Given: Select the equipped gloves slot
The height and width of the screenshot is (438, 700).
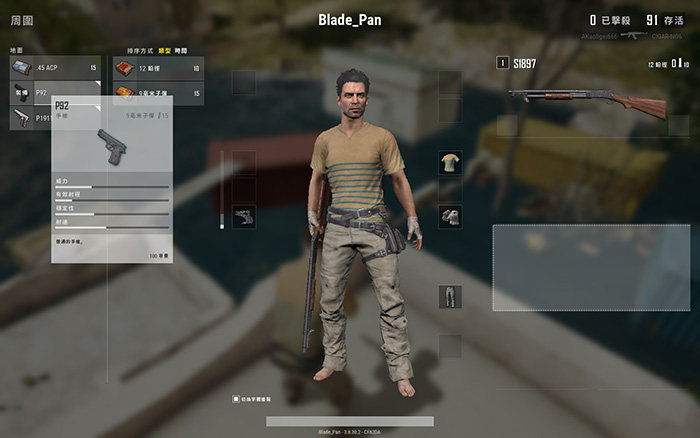Looking at the screenshot, I should pyautogui.click(x=450, y=217).
